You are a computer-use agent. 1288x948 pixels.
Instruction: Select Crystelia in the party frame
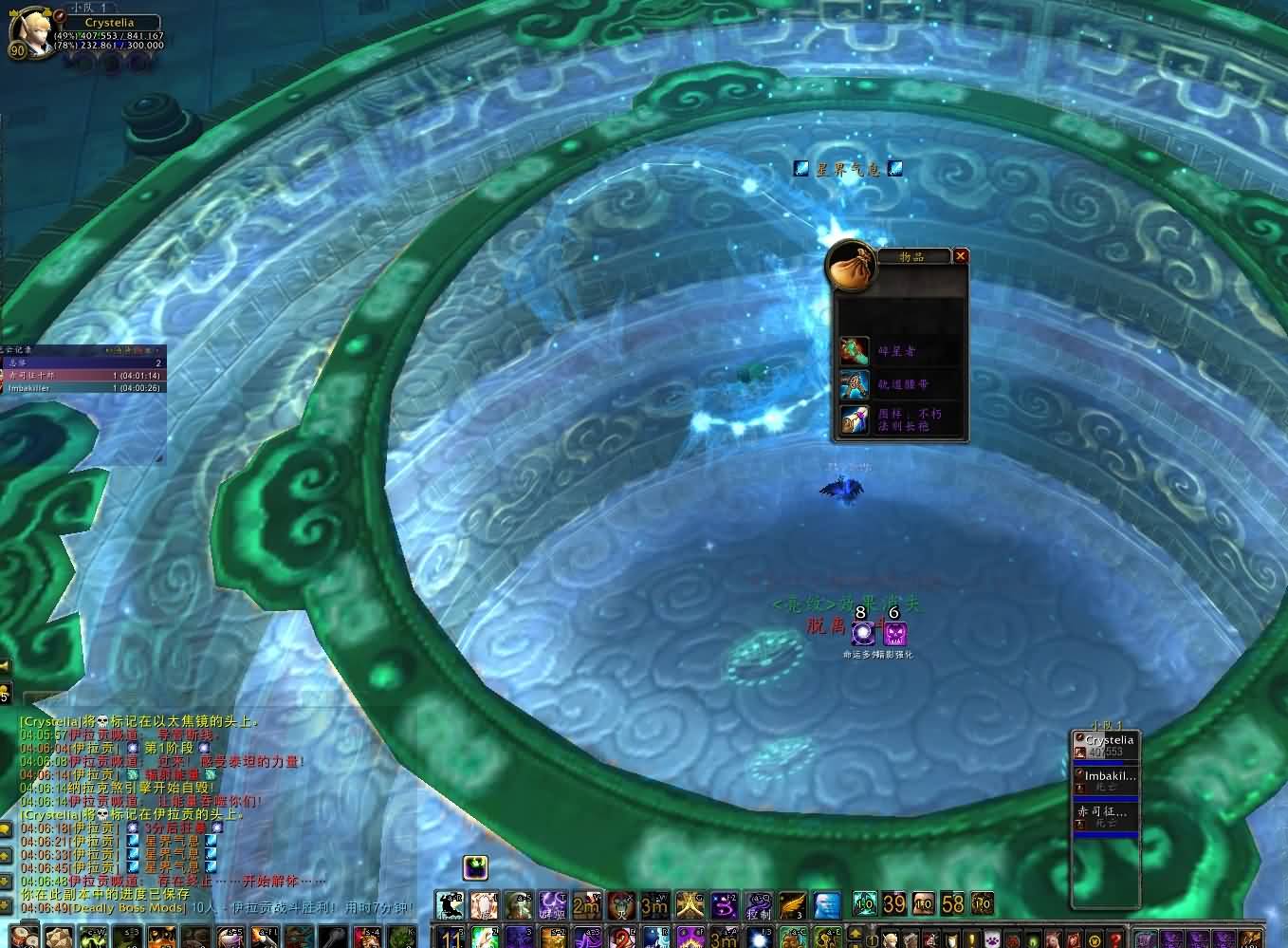coord(1105,746)
